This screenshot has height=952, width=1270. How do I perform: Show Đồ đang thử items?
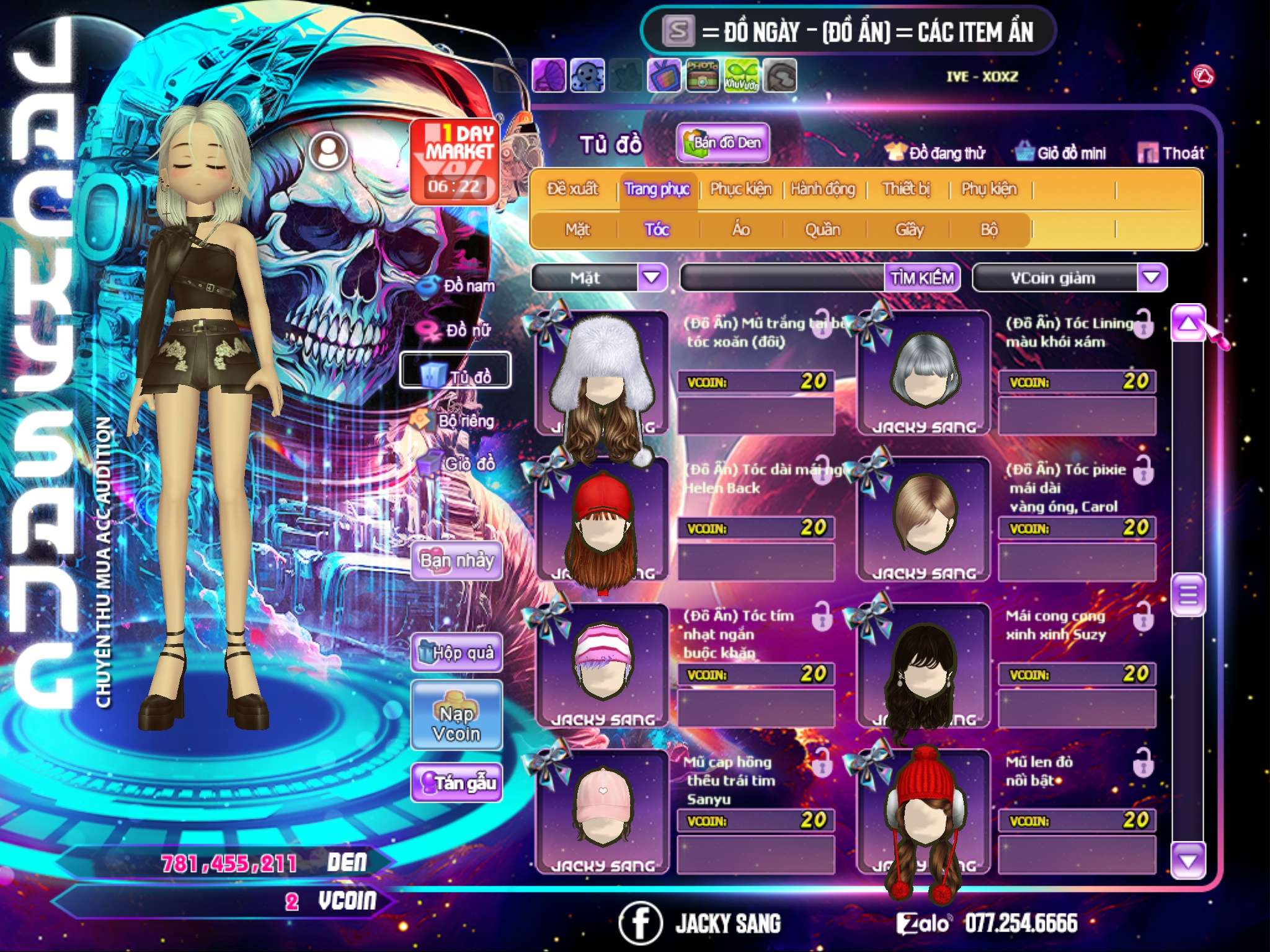coord(936,153)
